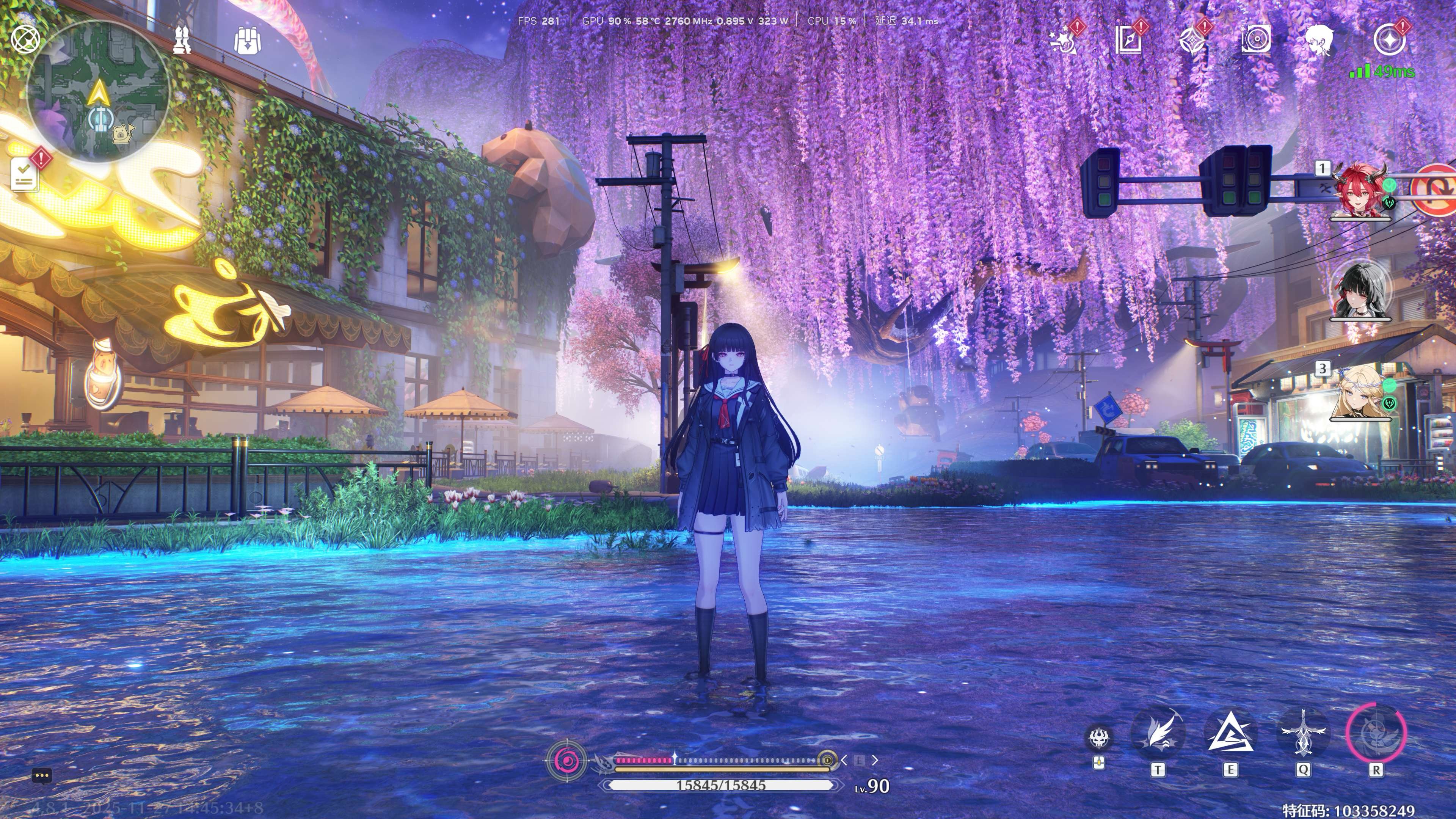Open the minimap
1456x819 pixels.
click(98, 92)
